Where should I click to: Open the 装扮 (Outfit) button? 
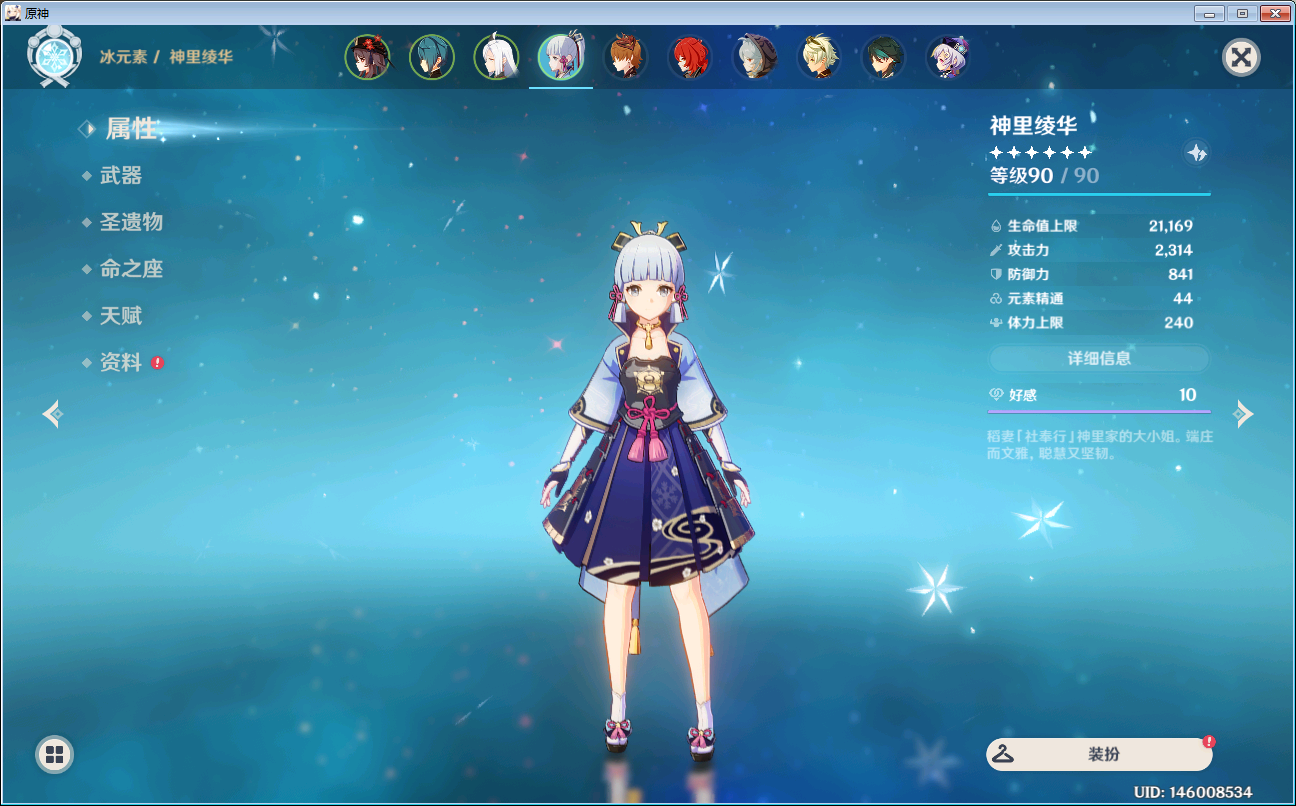[1099, 754]
